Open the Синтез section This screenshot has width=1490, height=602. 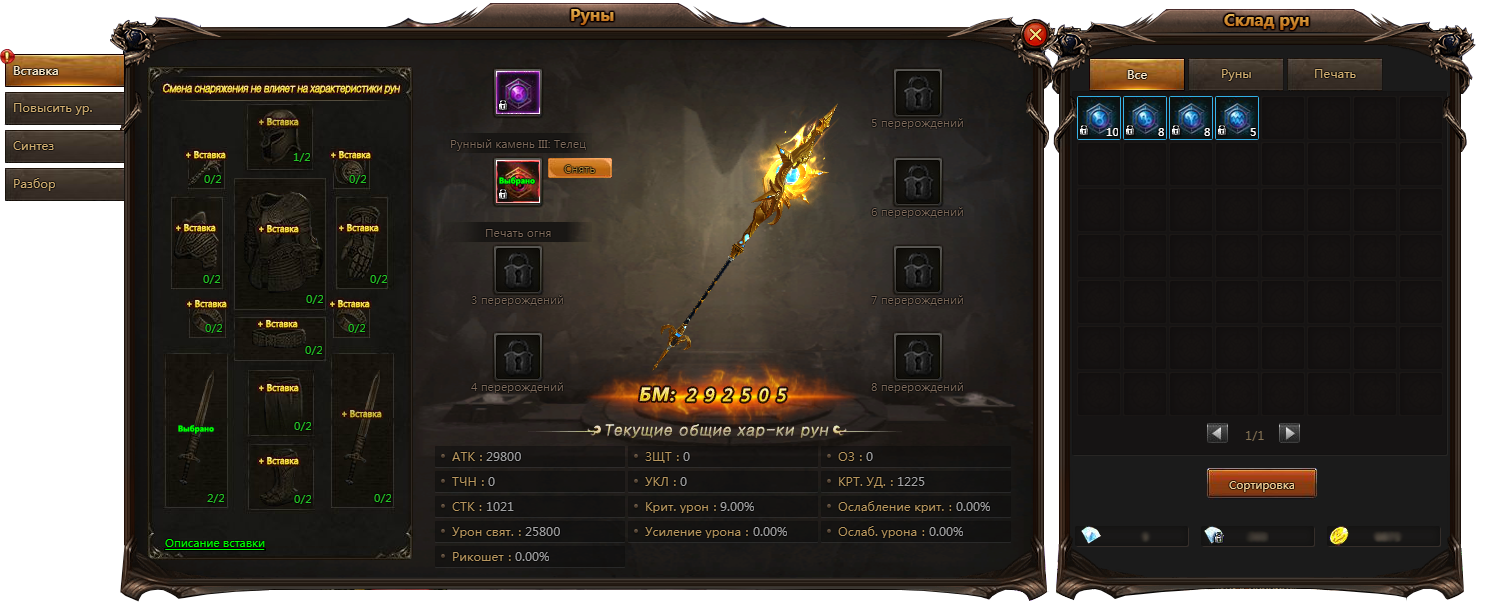click(x=64, y=146)
